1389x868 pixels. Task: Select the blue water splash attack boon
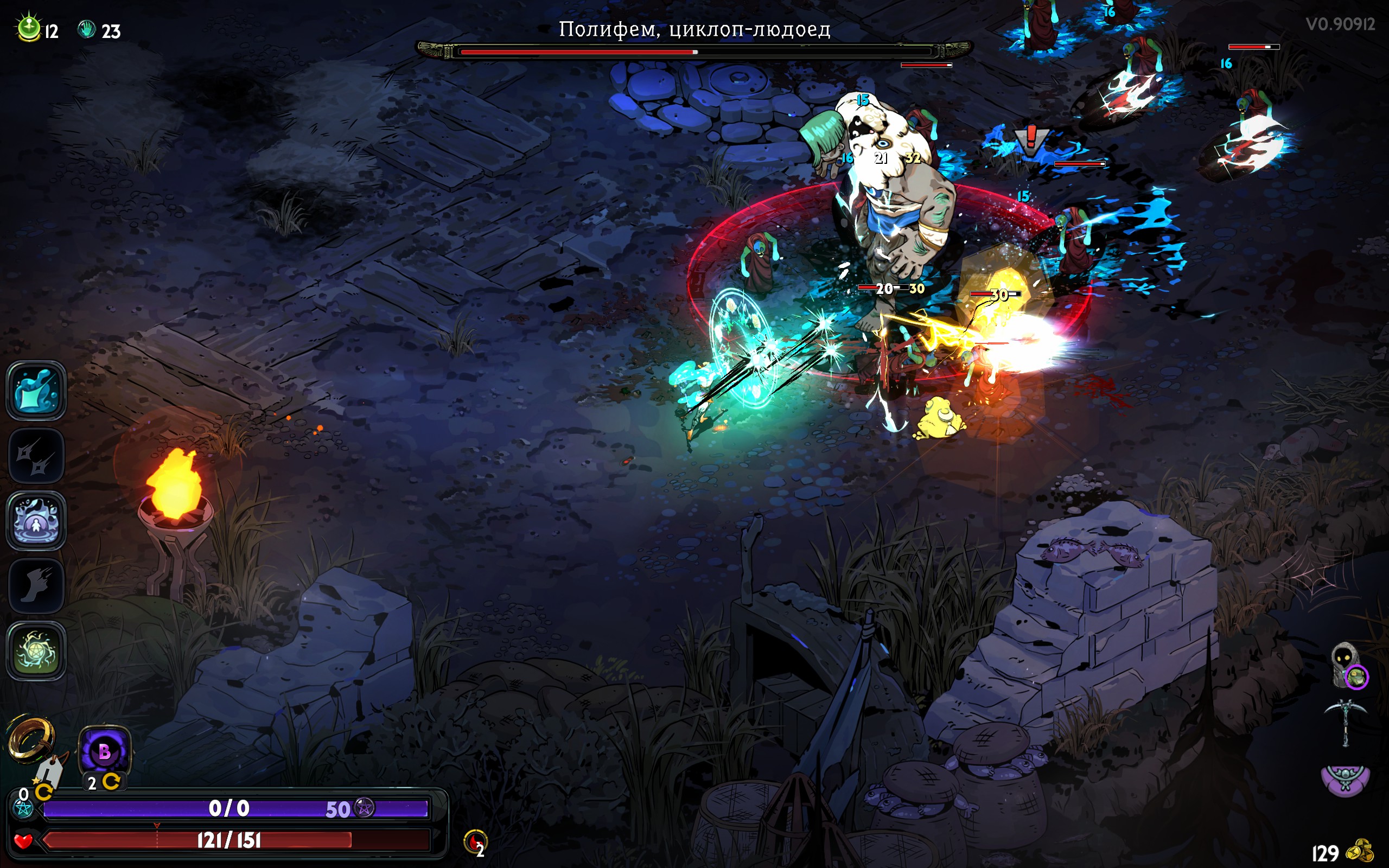36,391
